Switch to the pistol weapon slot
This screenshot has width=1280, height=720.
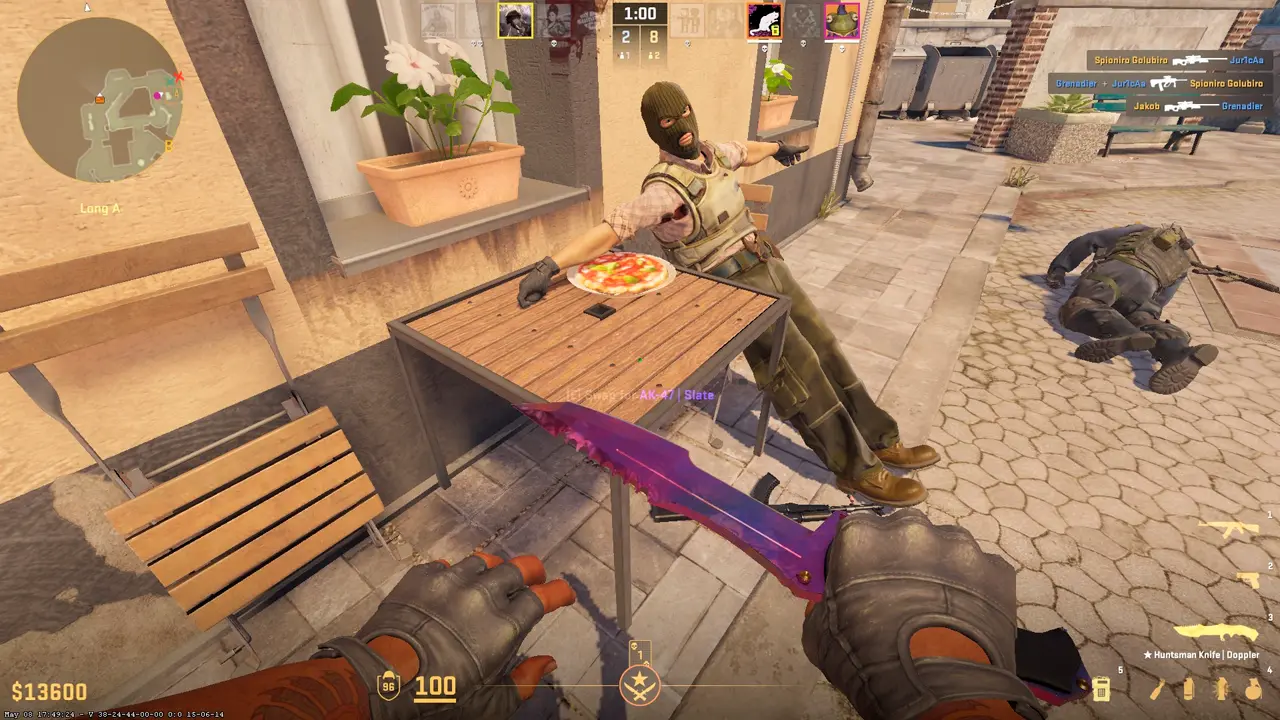tap(1247, 580)
